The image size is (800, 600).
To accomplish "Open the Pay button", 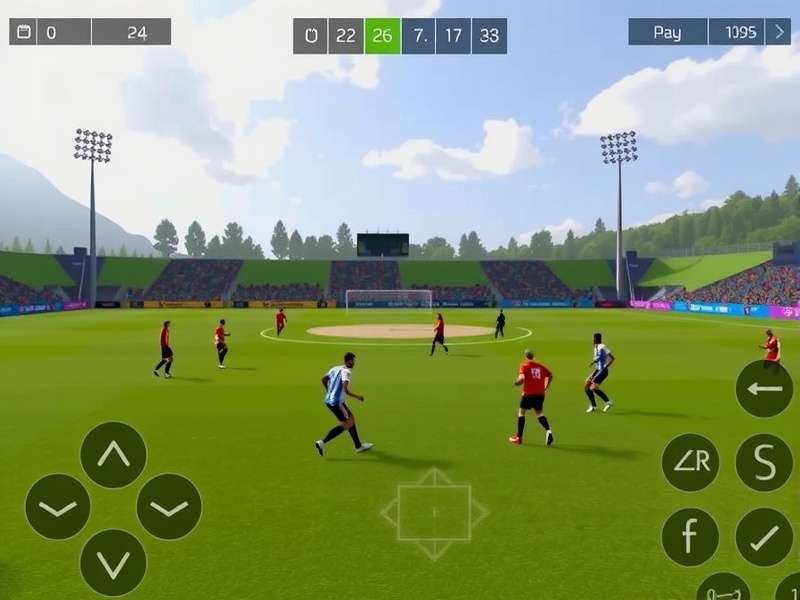I will (x=667, y=32).
